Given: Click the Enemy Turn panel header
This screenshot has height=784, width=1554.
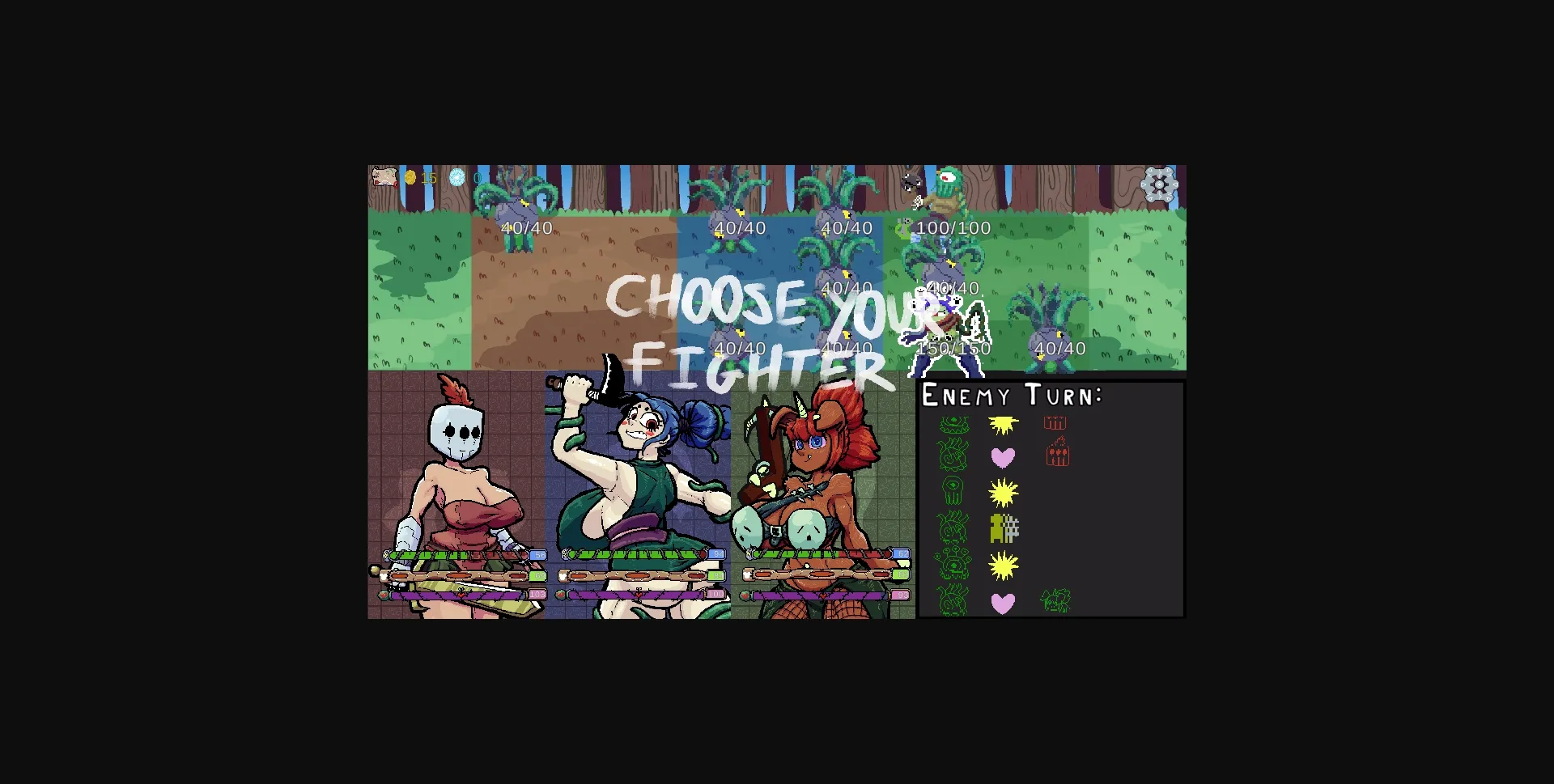Looking at the screenshot, I should point(1010,396).
